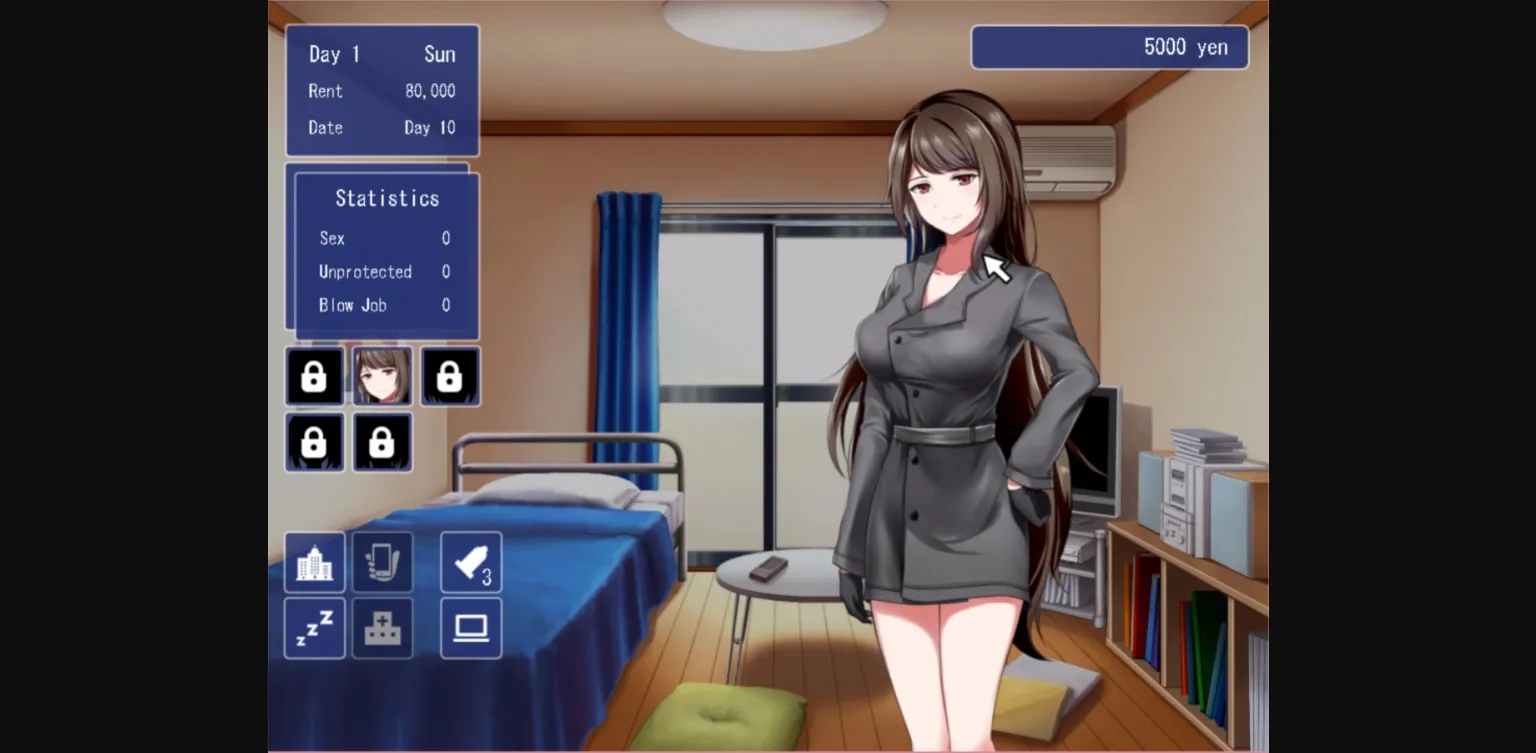
Task: Click the top-right locked character slot
Action: click(x=449, y=376)
